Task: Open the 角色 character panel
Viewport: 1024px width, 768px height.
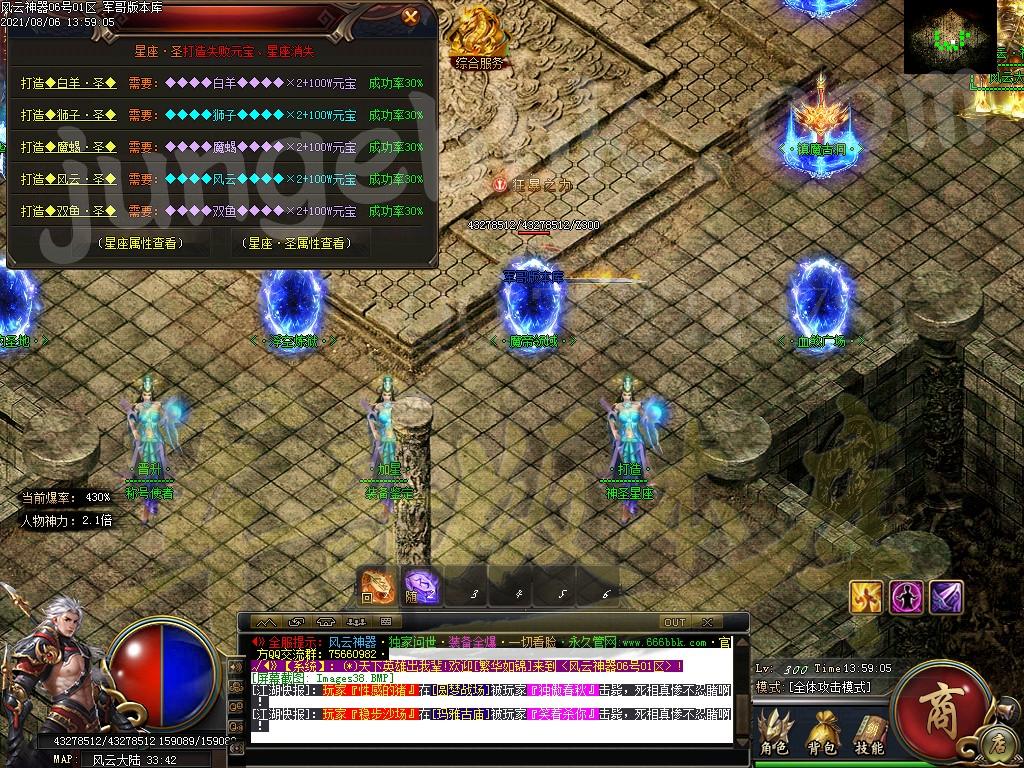Action: coord(774,731)
